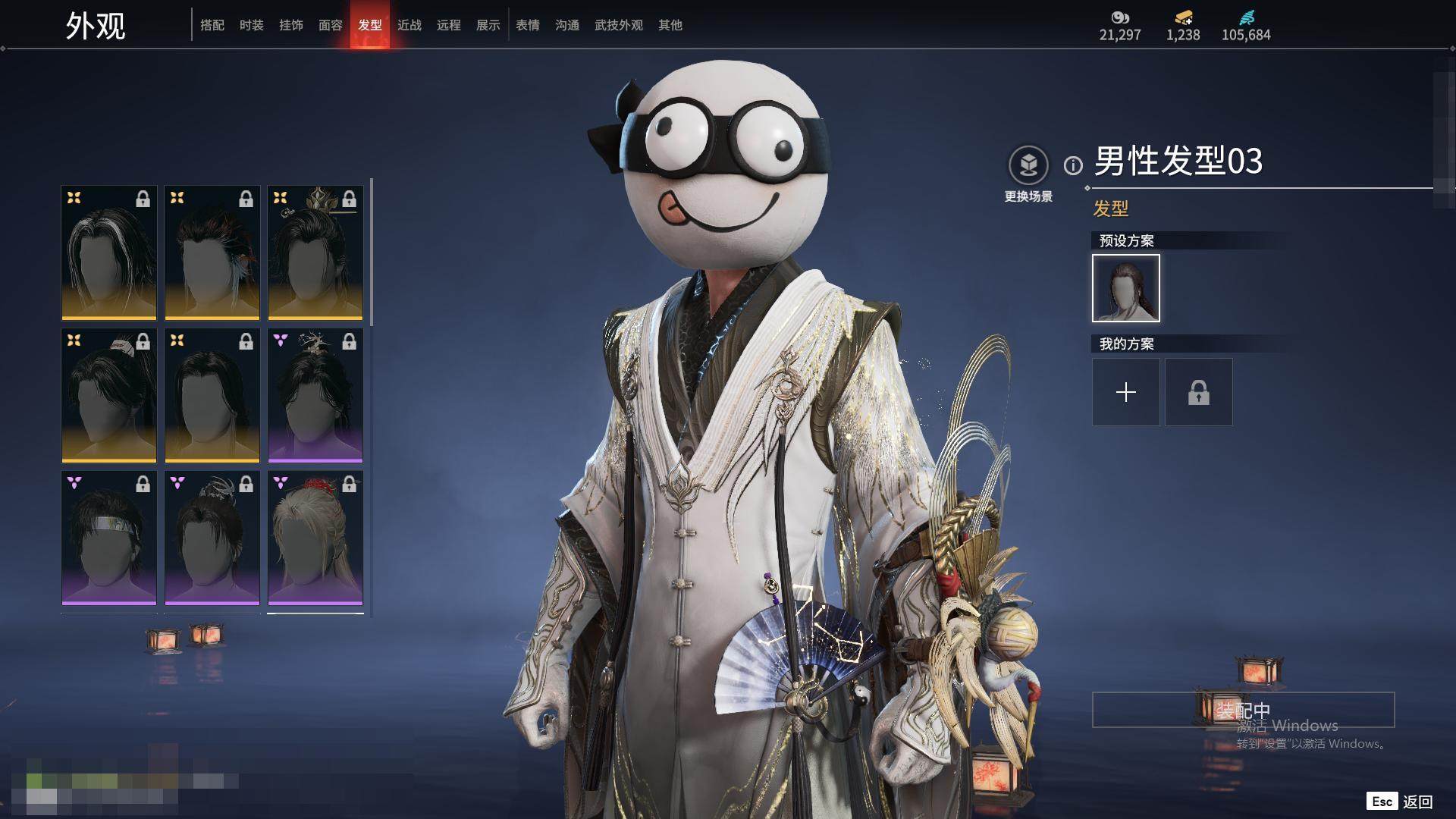
Task: Switch to the 远程 ranged tab
Action: click(x=449, y=26)
